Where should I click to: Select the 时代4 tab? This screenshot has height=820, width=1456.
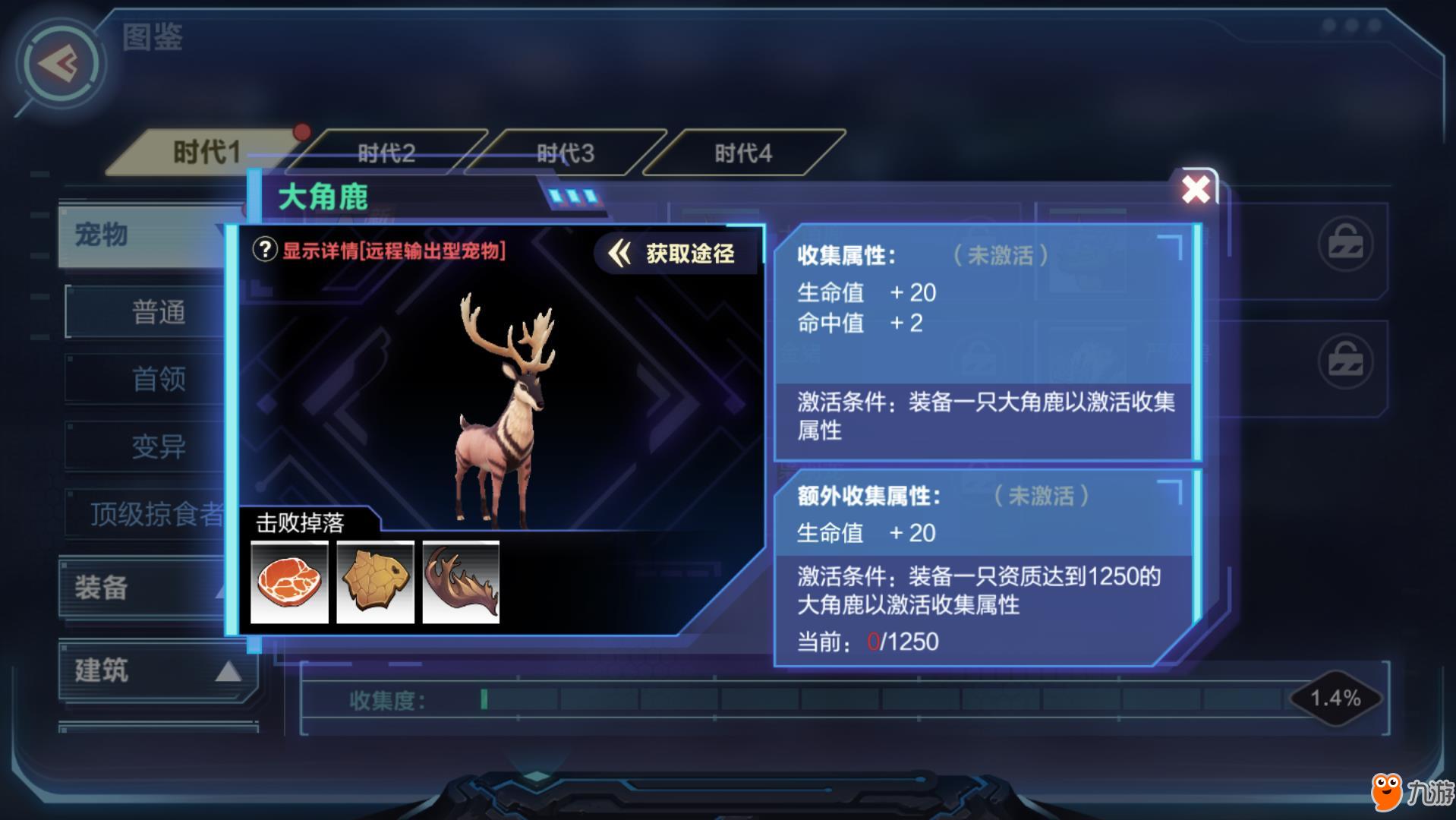coord(743,153)
